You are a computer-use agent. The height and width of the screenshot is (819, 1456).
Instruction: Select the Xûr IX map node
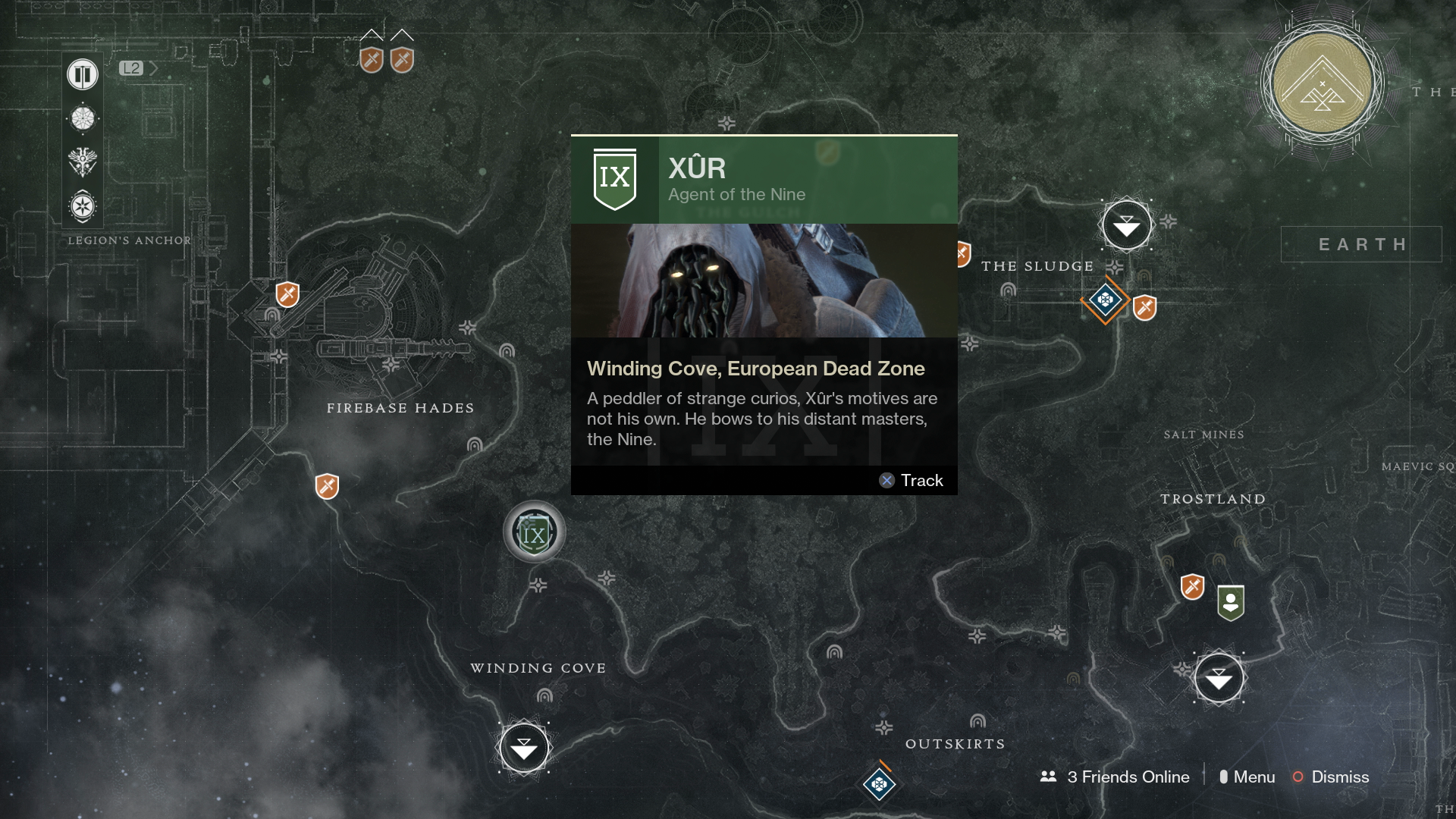pos(534,532)
